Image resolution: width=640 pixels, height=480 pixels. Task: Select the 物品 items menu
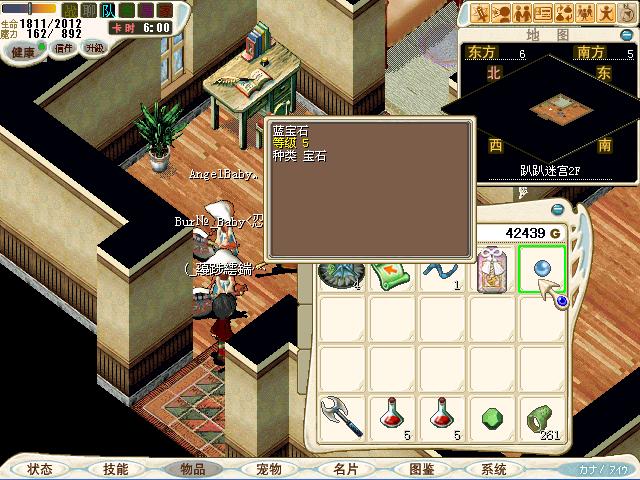(x=192, y=468)
